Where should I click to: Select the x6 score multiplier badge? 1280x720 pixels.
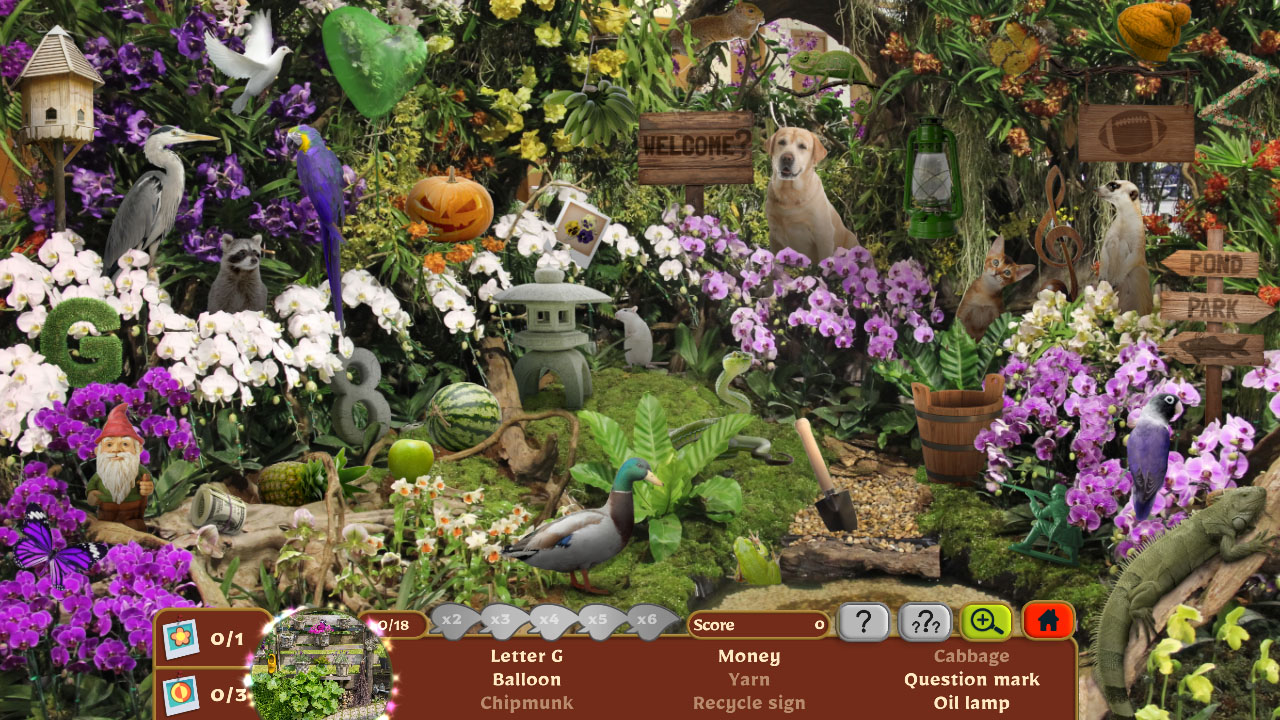[650, 620]
